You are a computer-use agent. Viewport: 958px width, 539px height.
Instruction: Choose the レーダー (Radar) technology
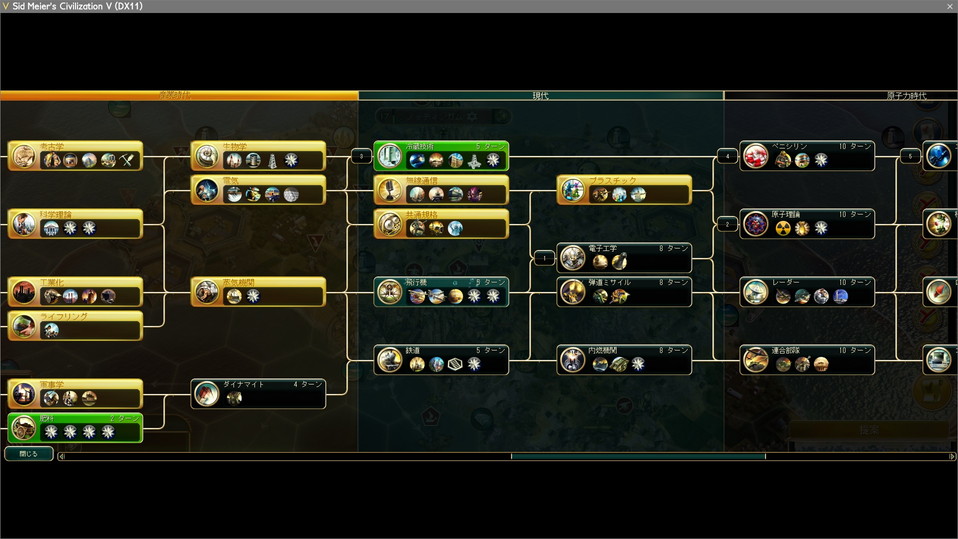tap(808, 291)
